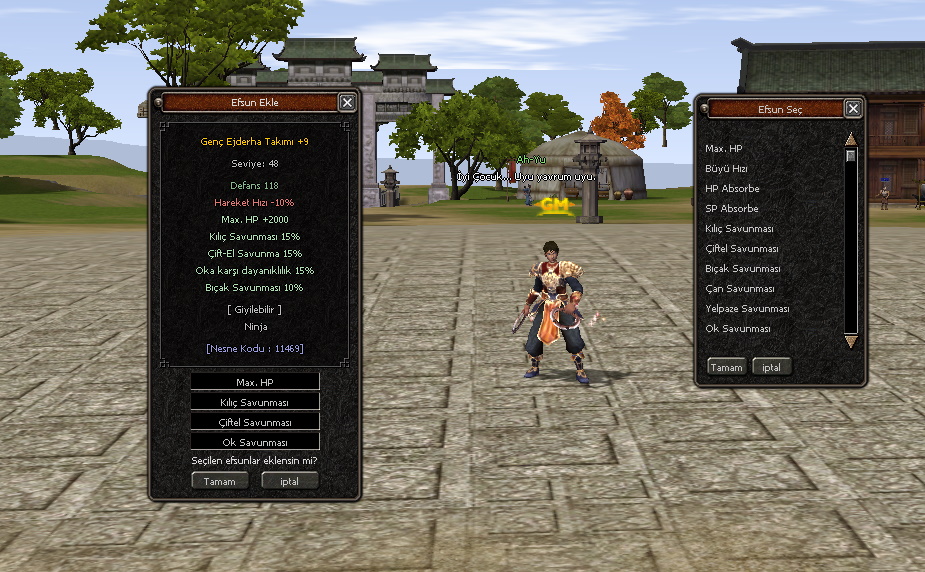Close the Efsun Ekle window
Viewport: 925px width, 572px height.
pyautogui.click(x=346, y=102)
